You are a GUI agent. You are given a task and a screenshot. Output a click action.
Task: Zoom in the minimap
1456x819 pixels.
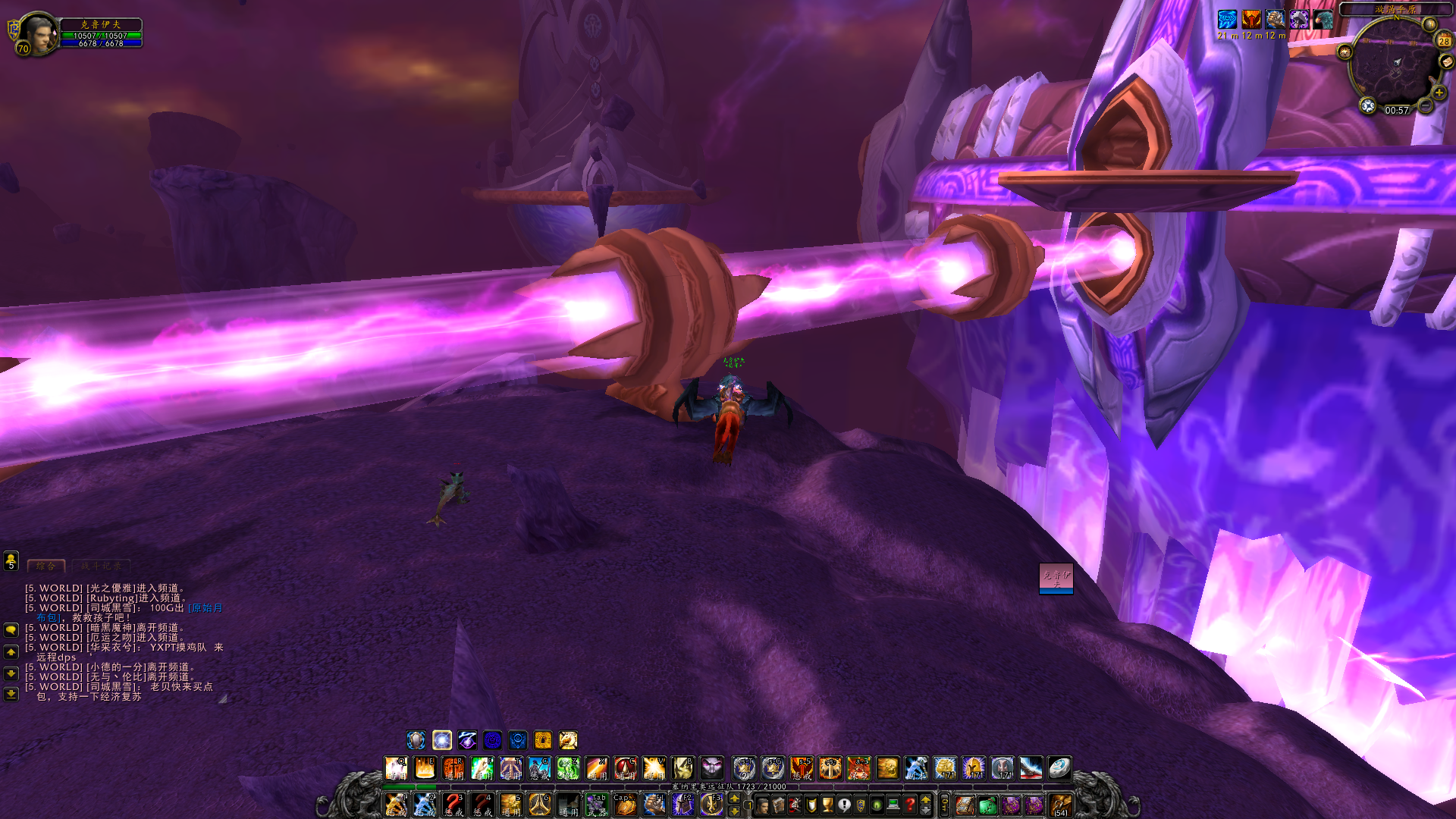(x=1439, y=93)
